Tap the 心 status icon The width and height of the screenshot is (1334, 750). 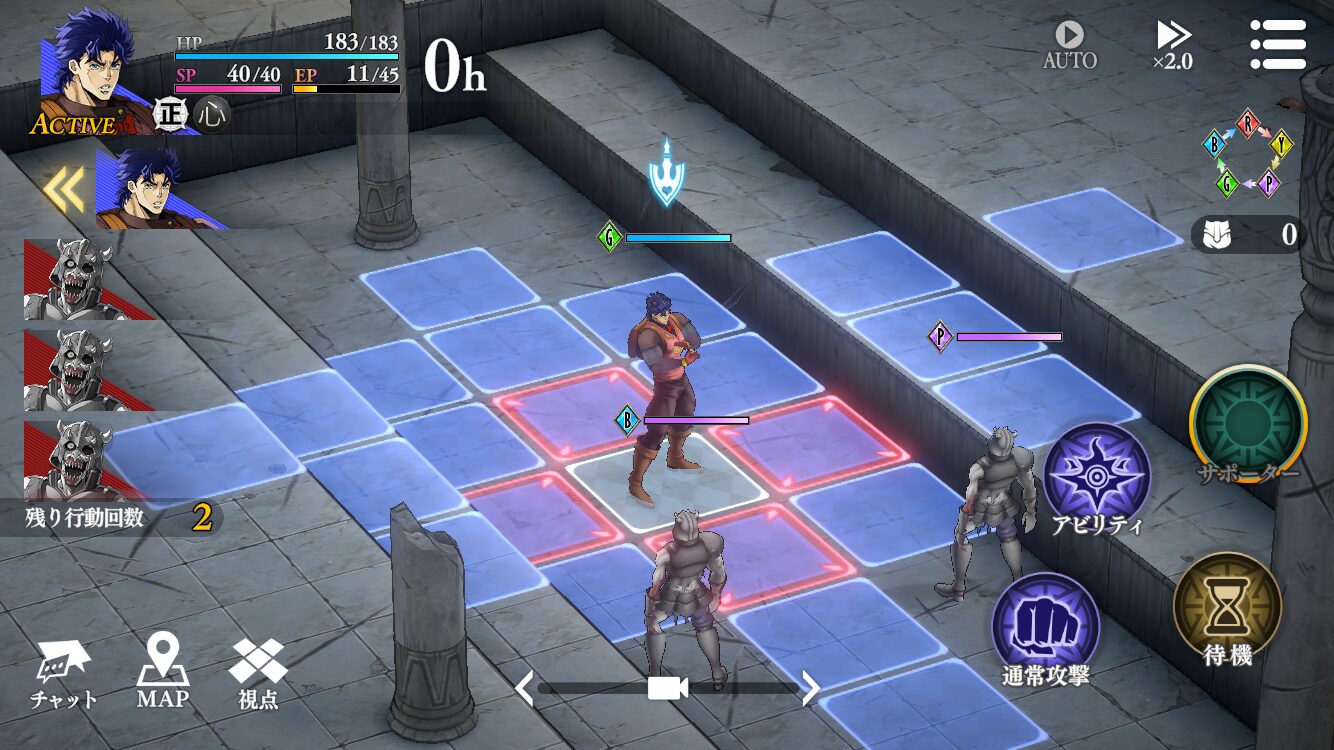point(211,114)
